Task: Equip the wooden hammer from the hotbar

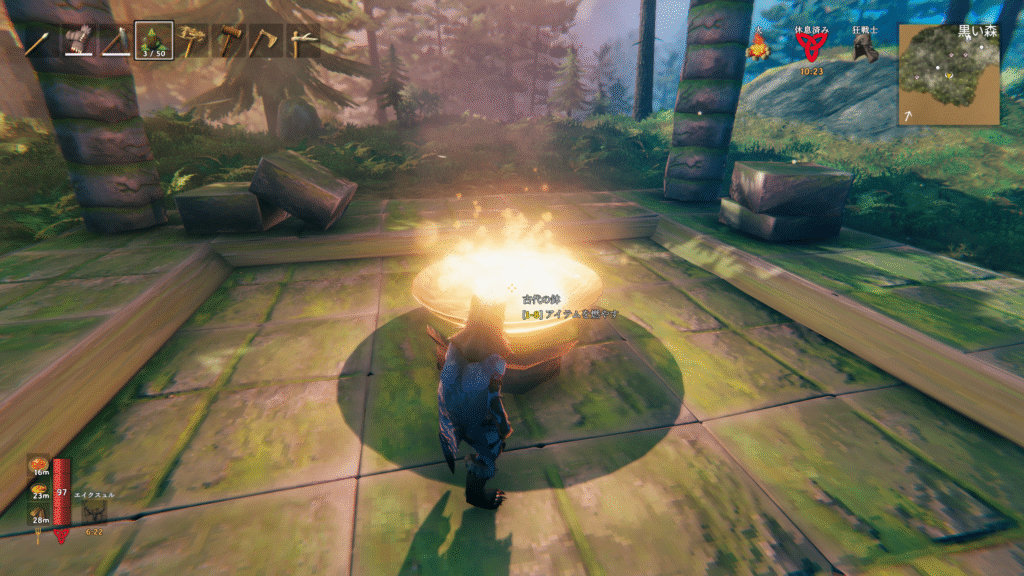Action: point(229,41)
